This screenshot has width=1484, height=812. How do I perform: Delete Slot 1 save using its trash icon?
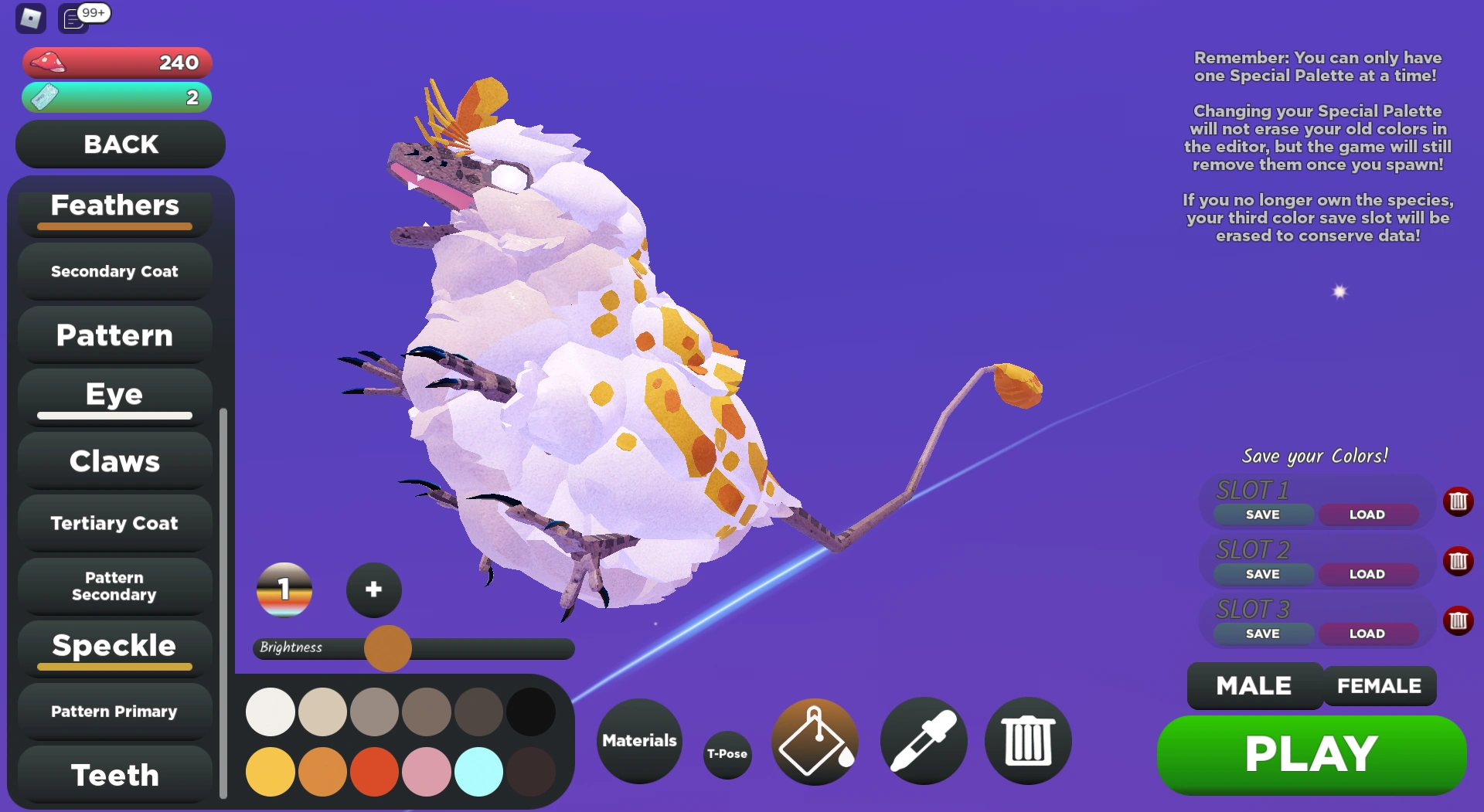click(1458, 501)
